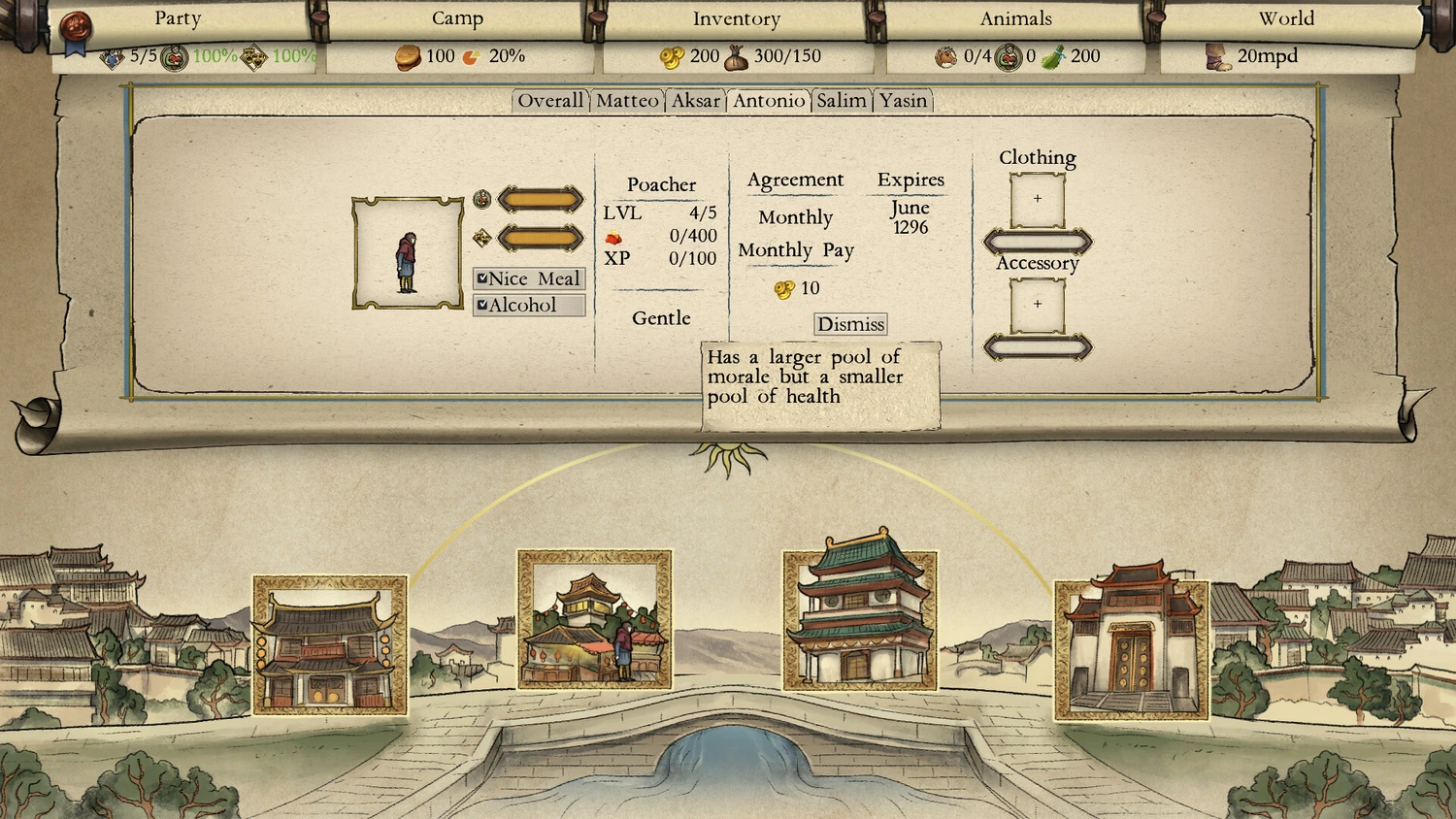Toggle the Alcohol checkbox
The image size is (1456, 819).
point(482,305)
